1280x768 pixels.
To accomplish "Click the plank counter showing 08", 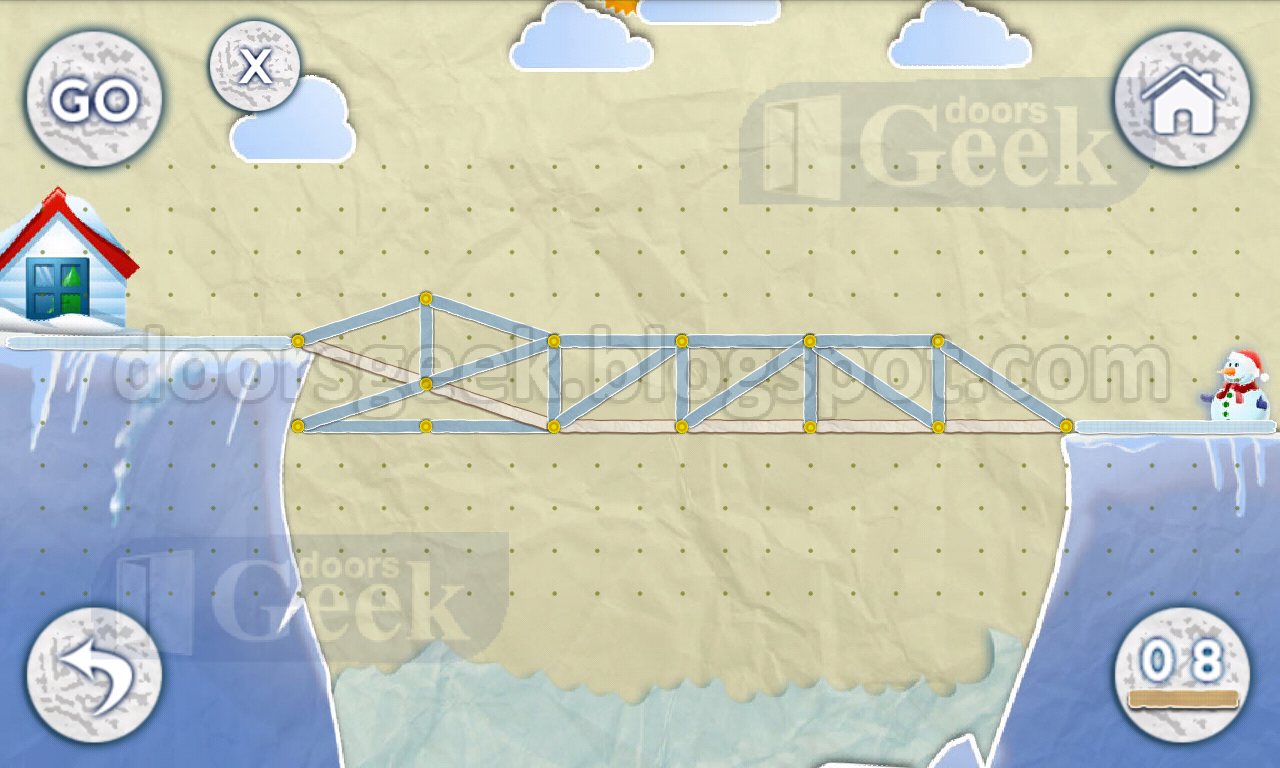I will tap(1184, 660).
